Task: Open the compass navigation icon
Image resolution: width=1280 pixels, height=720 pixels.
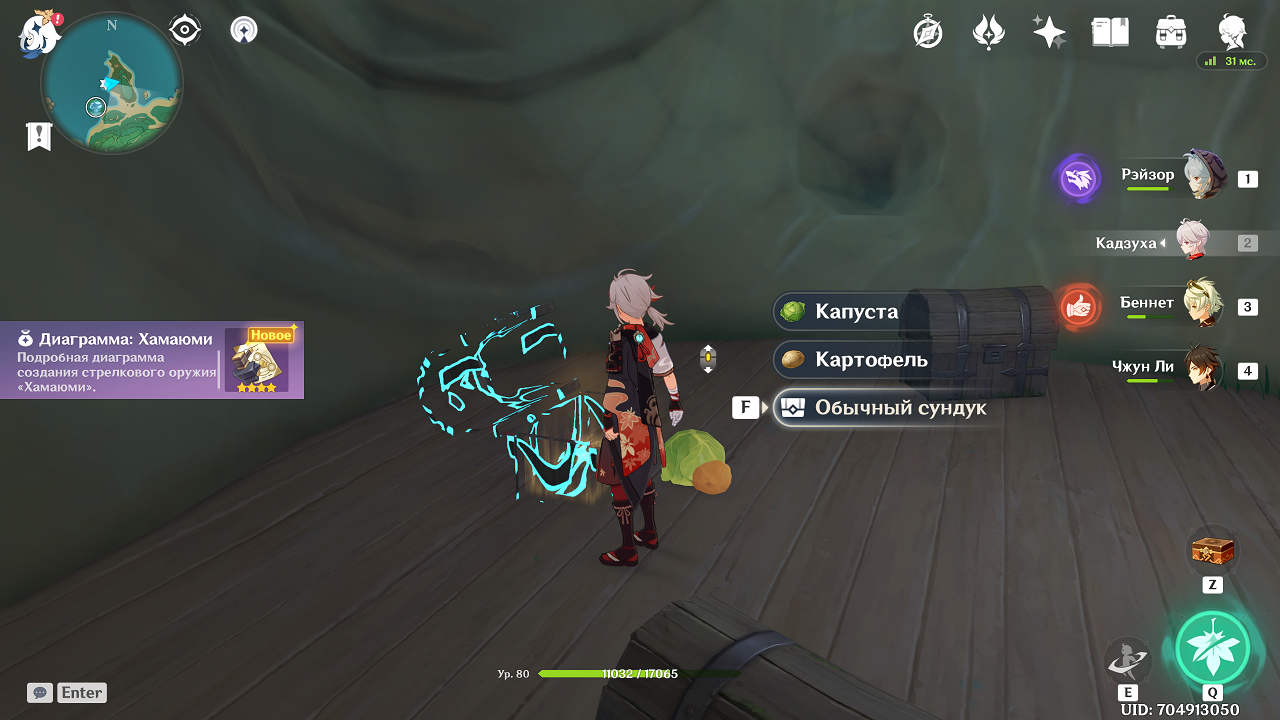Action: coord(928,33)
